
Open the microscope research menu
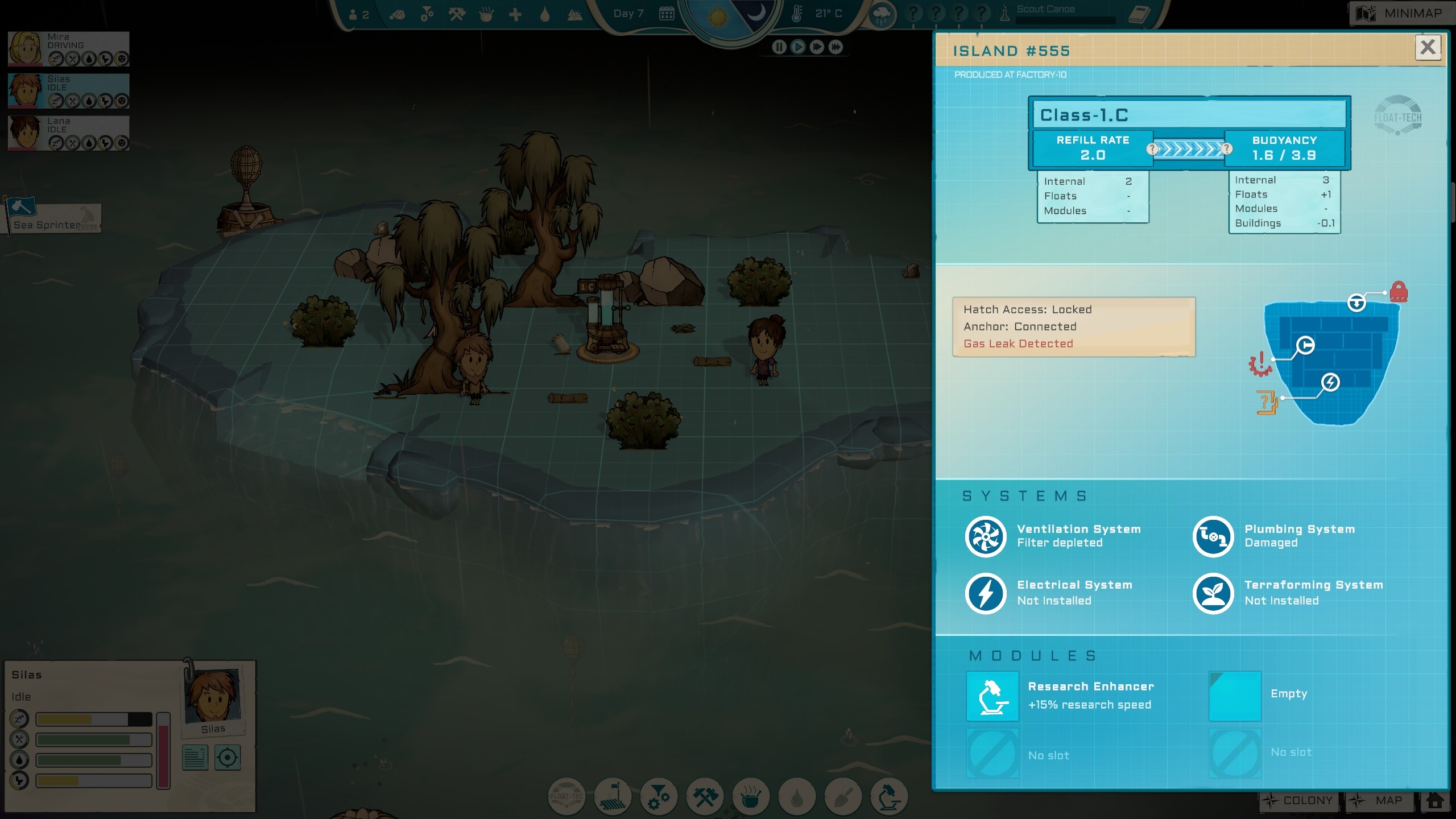click(889, 796)
